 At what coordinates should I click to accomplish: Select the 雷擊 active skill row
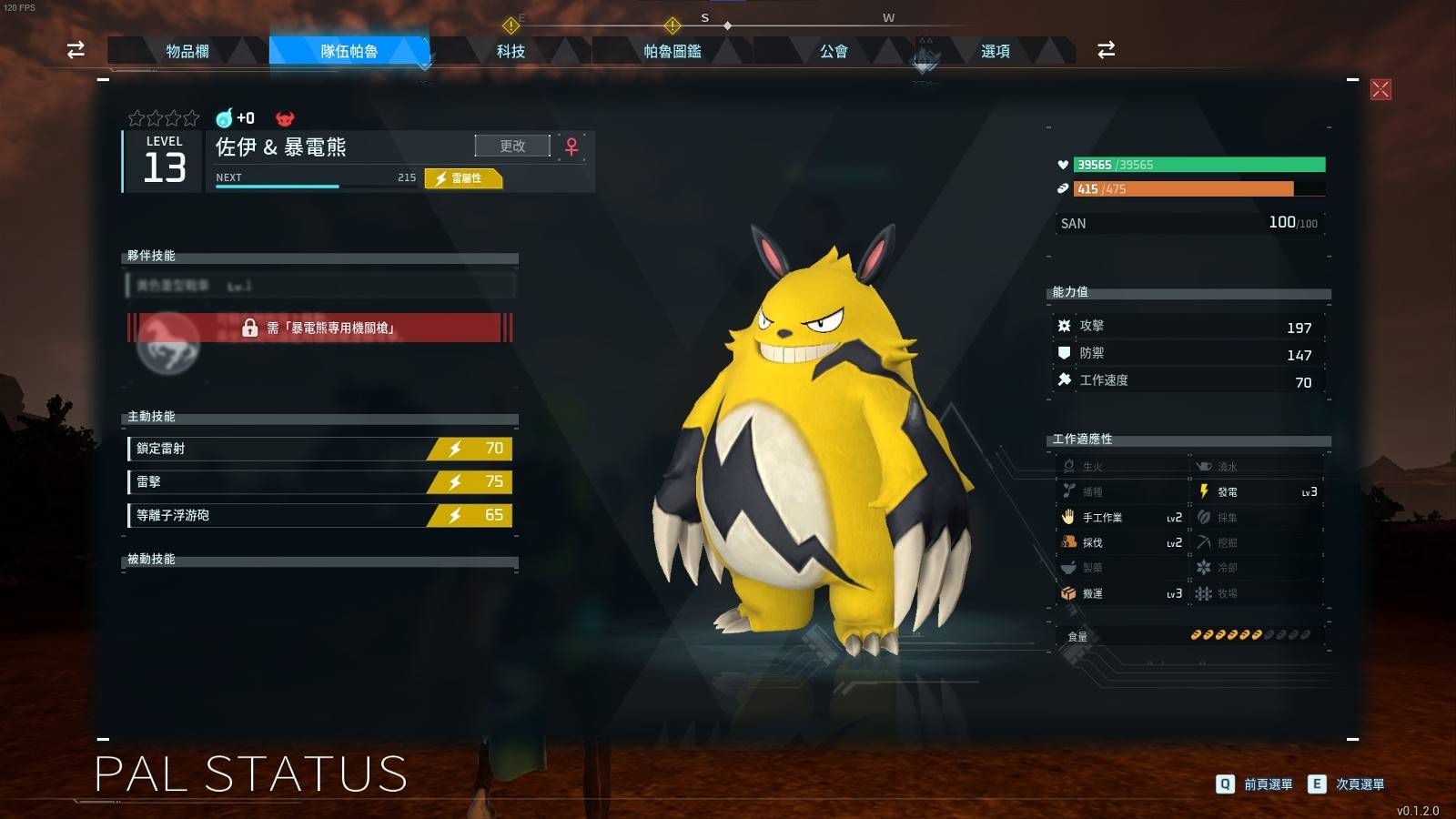pos(319,482)
